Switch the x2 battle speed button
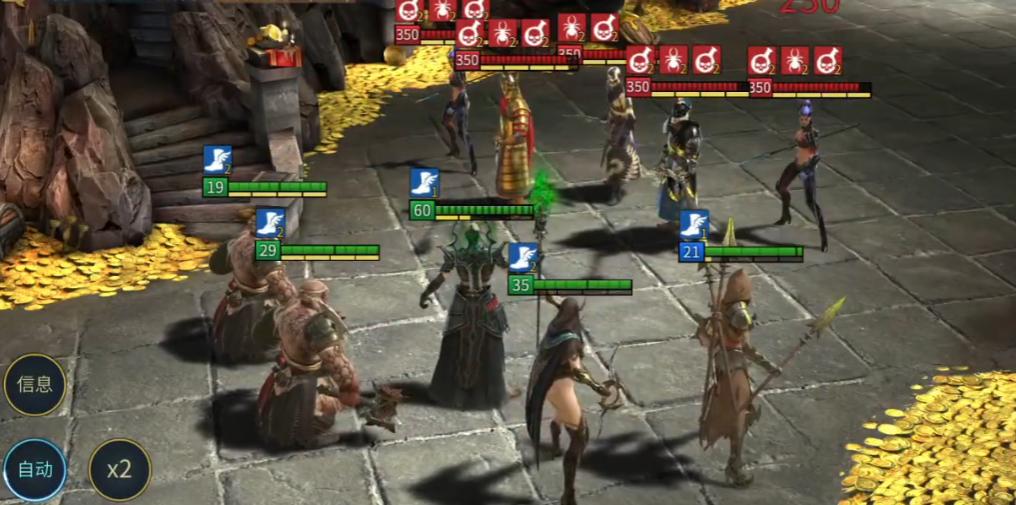Screen dimensions: 1016x505 (x=120, y=469)
